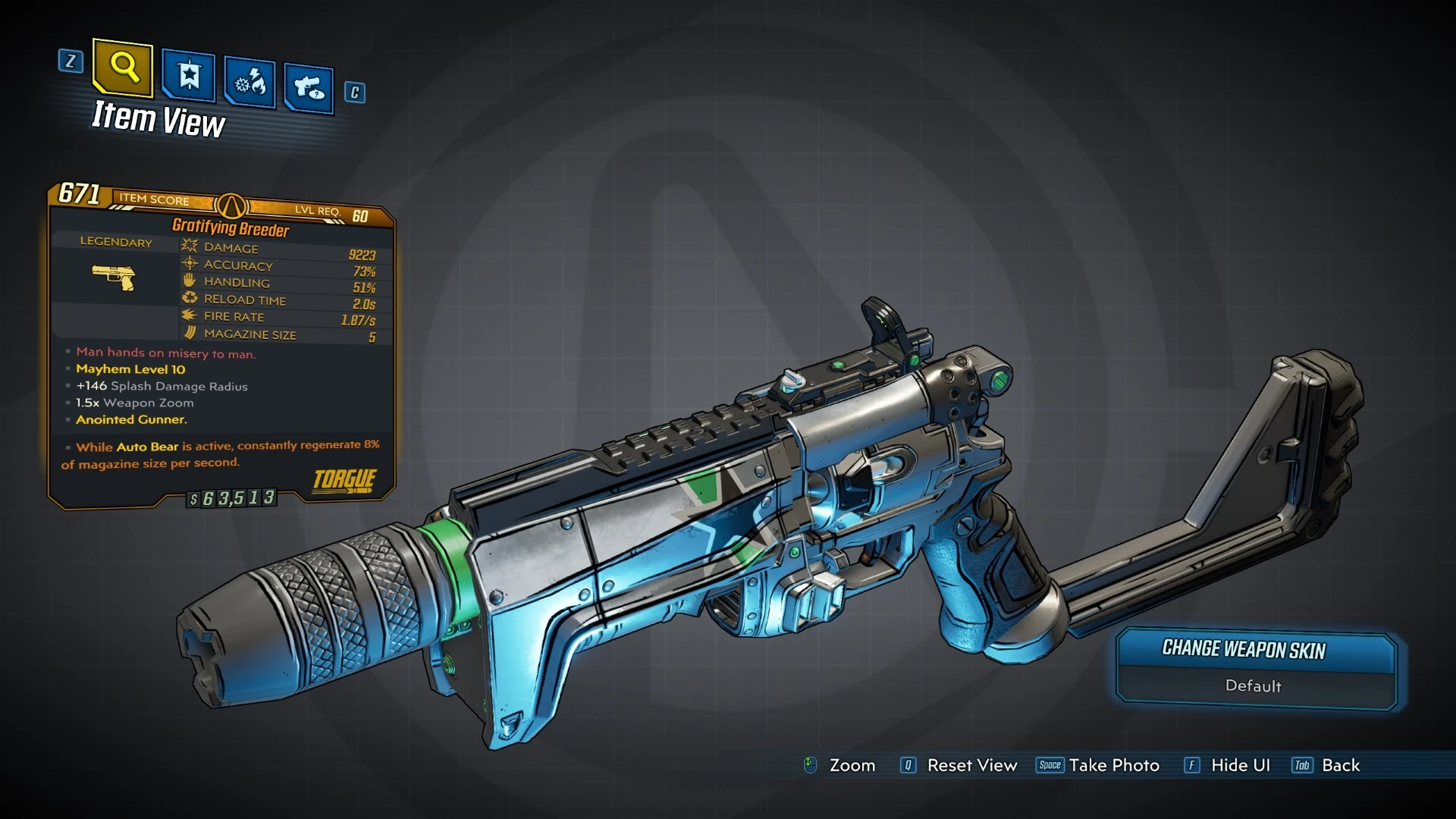Open the Change Weapon Skin selector
The image size is (1456, 819).
[1255, 650]
